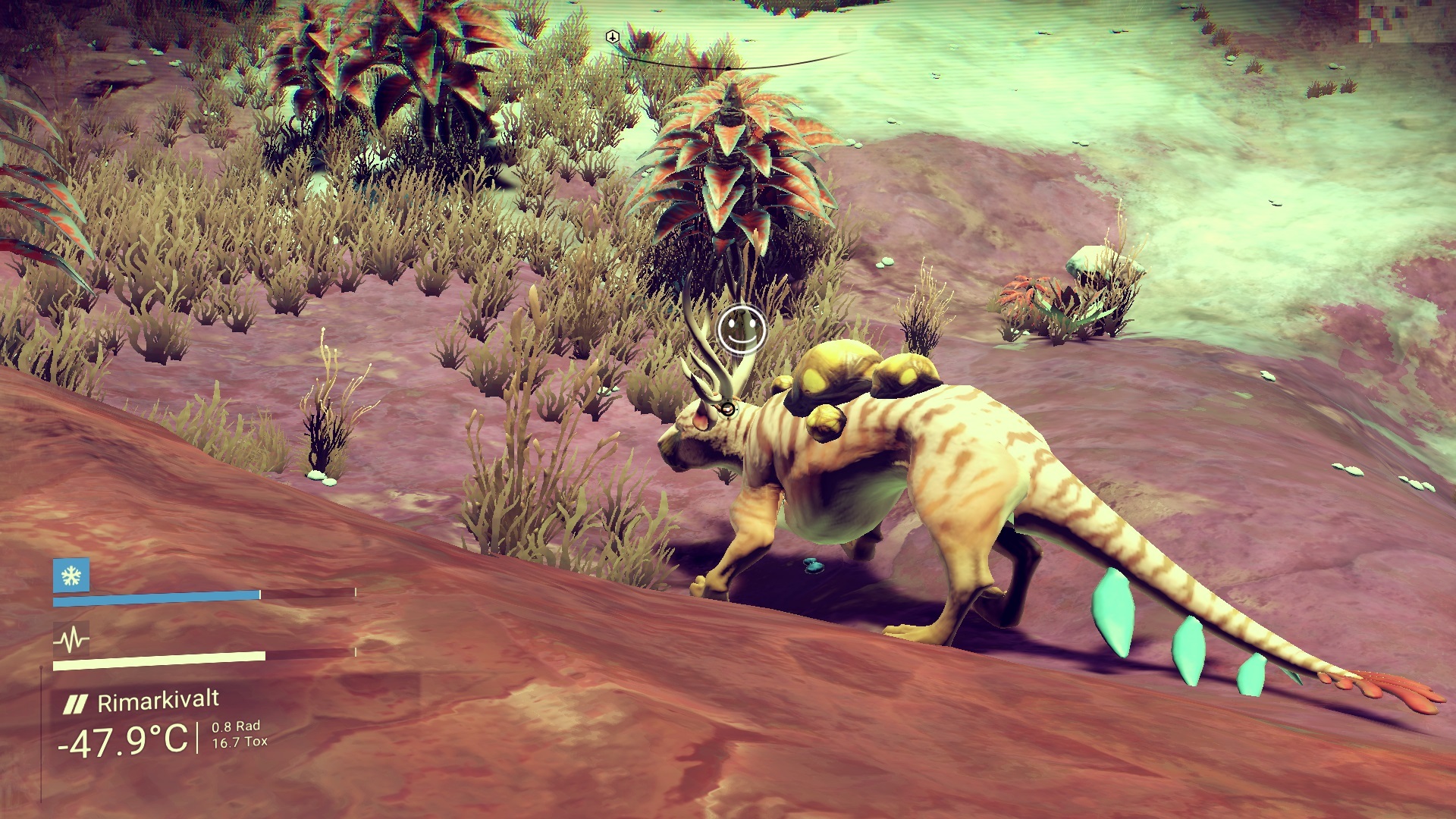This screenshot has width=1456, height=819.
Task: Click the smiley face creature marker
Action: coord(740,329)
